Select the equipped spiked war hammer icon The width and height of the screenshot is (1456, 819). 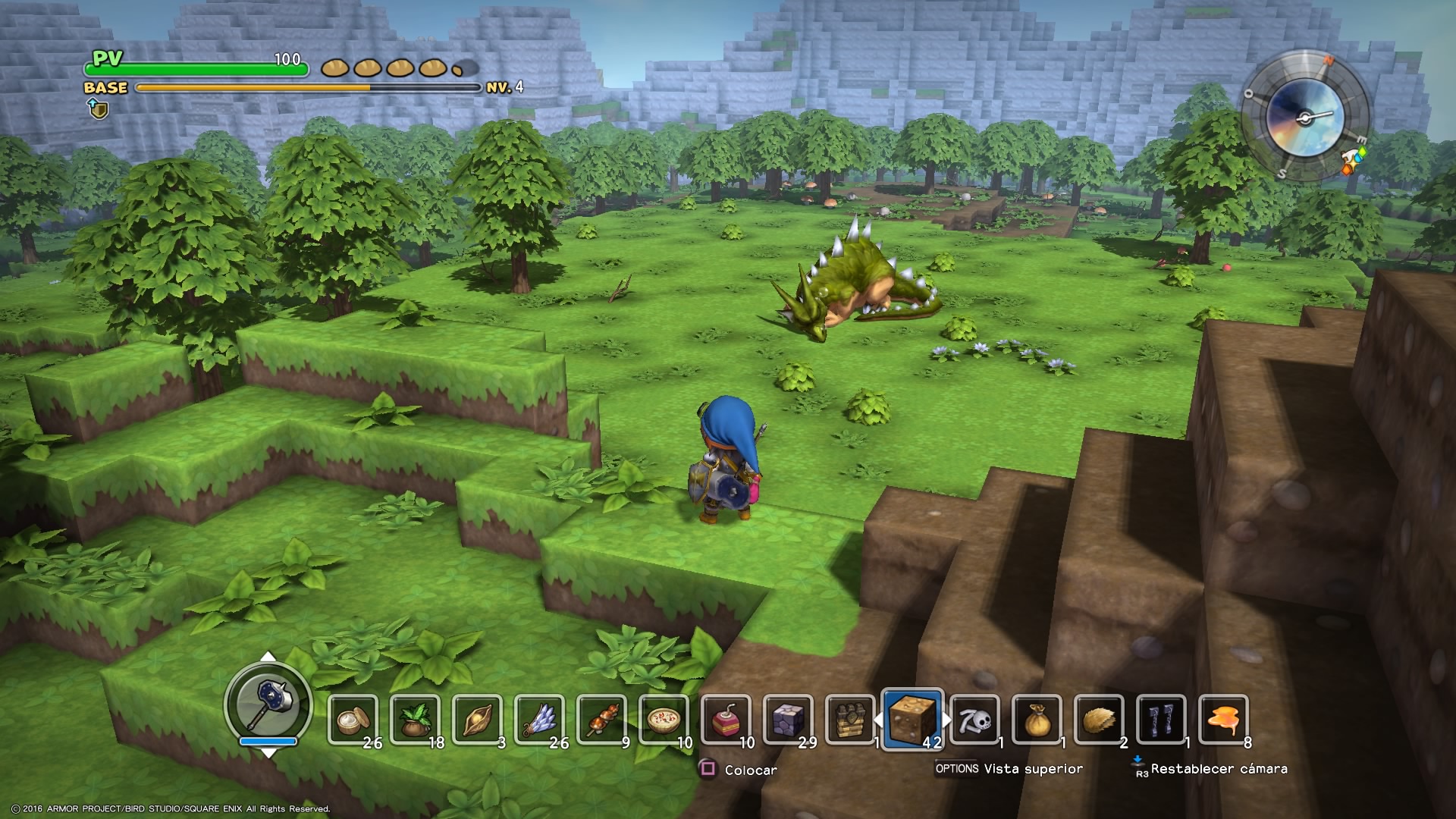[268, 704]
